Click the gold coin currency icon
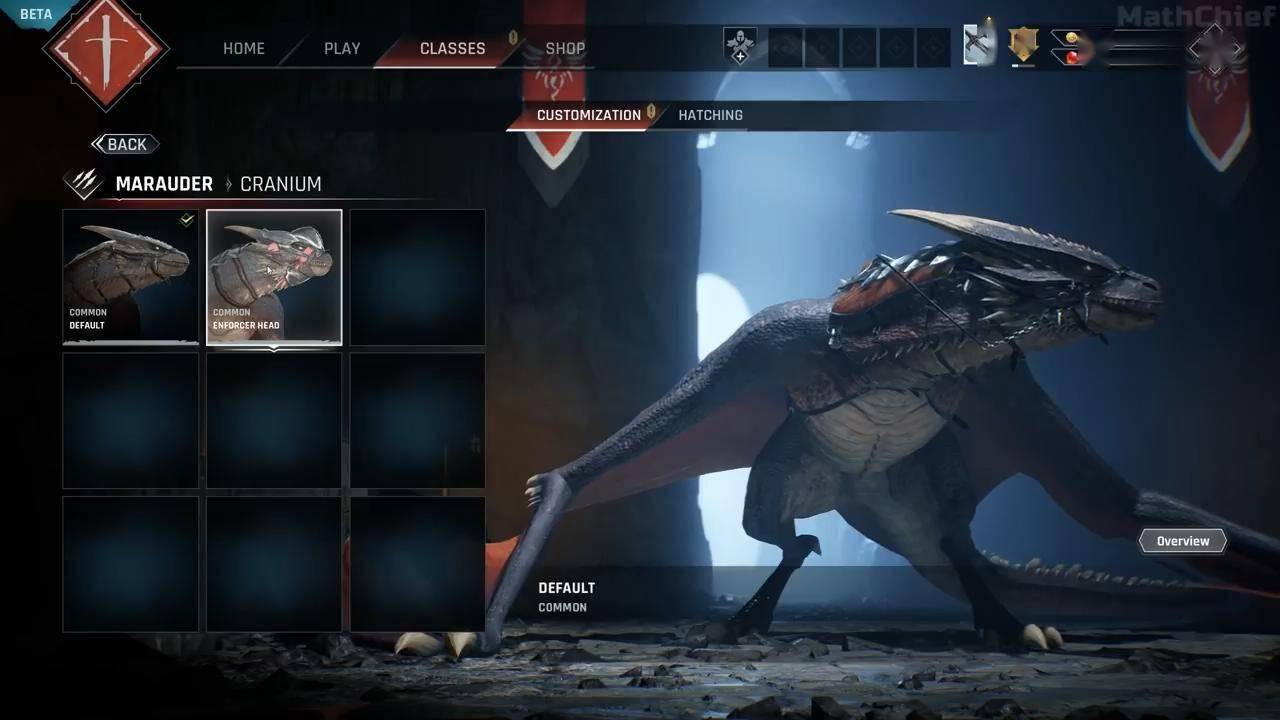This screenshot has width=1280, height=720. (1072, 38)
